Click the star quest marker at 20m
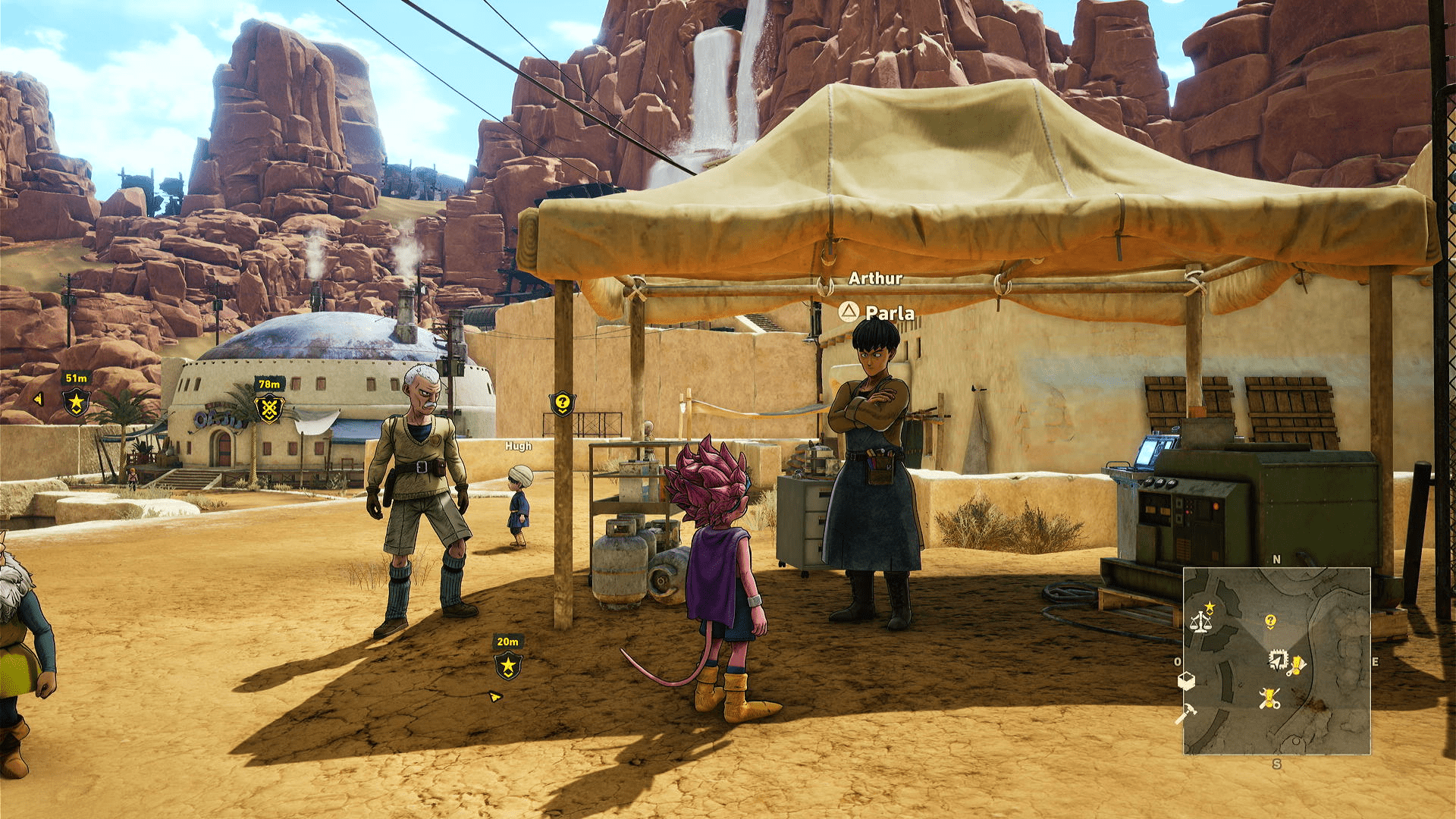 point(508,667)
